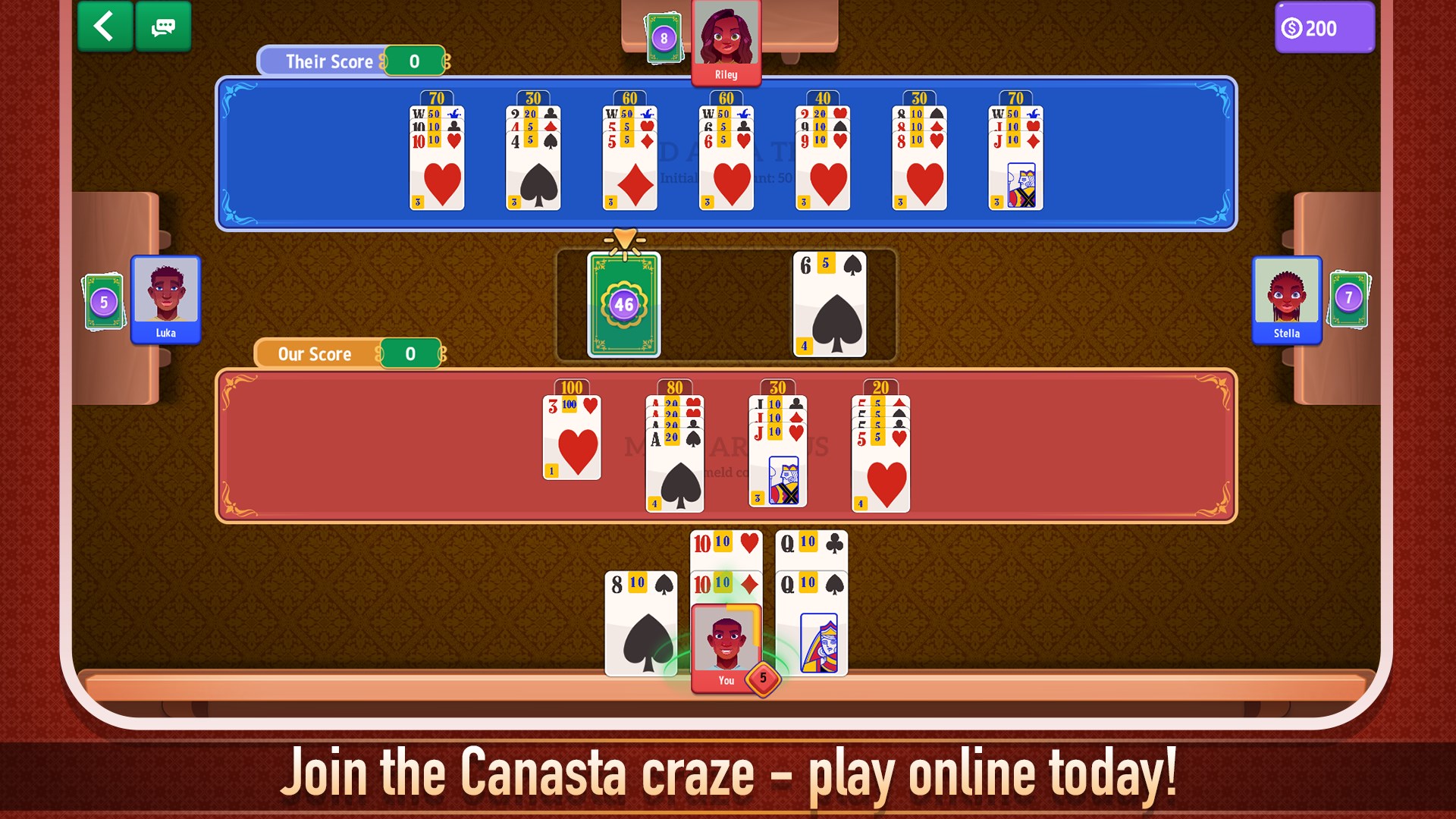Click Stella's avatar on the right
The image size is (1456, 819).
(x=1288, y=298)
